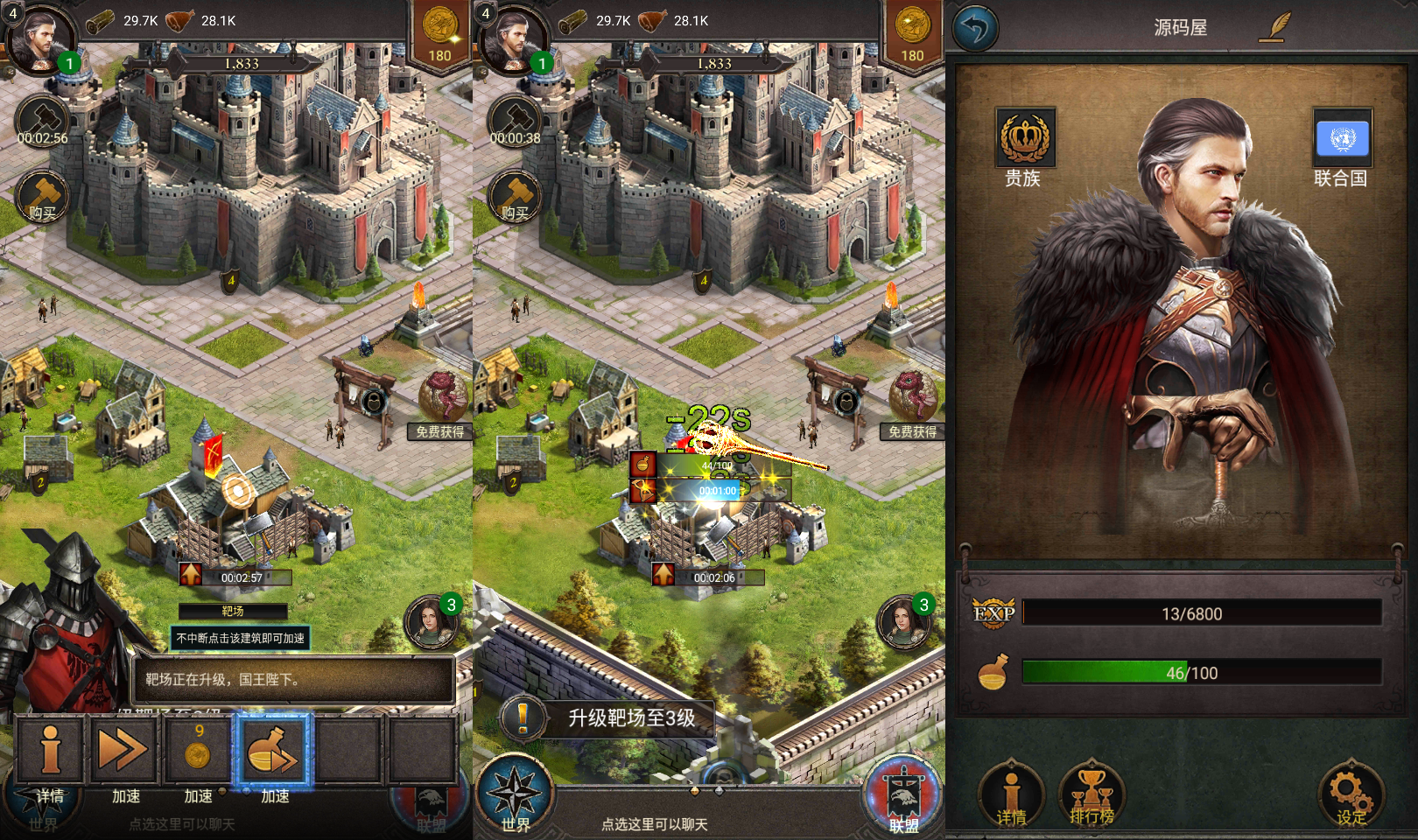
Task: Open the square 详情 info button beside 加速
Action: [50, 750]
